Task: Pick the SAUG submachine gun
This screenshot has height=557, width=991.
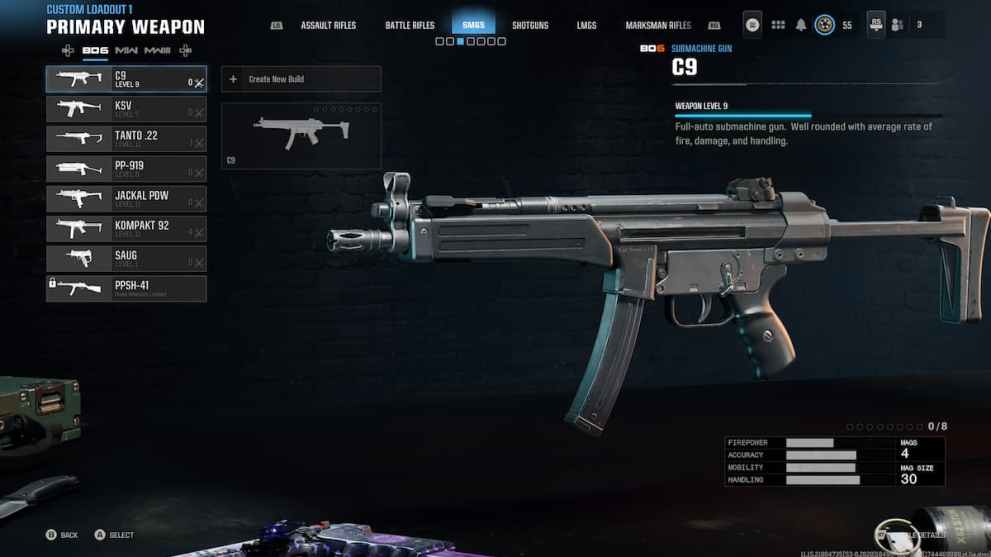Action: coord(125,259)
